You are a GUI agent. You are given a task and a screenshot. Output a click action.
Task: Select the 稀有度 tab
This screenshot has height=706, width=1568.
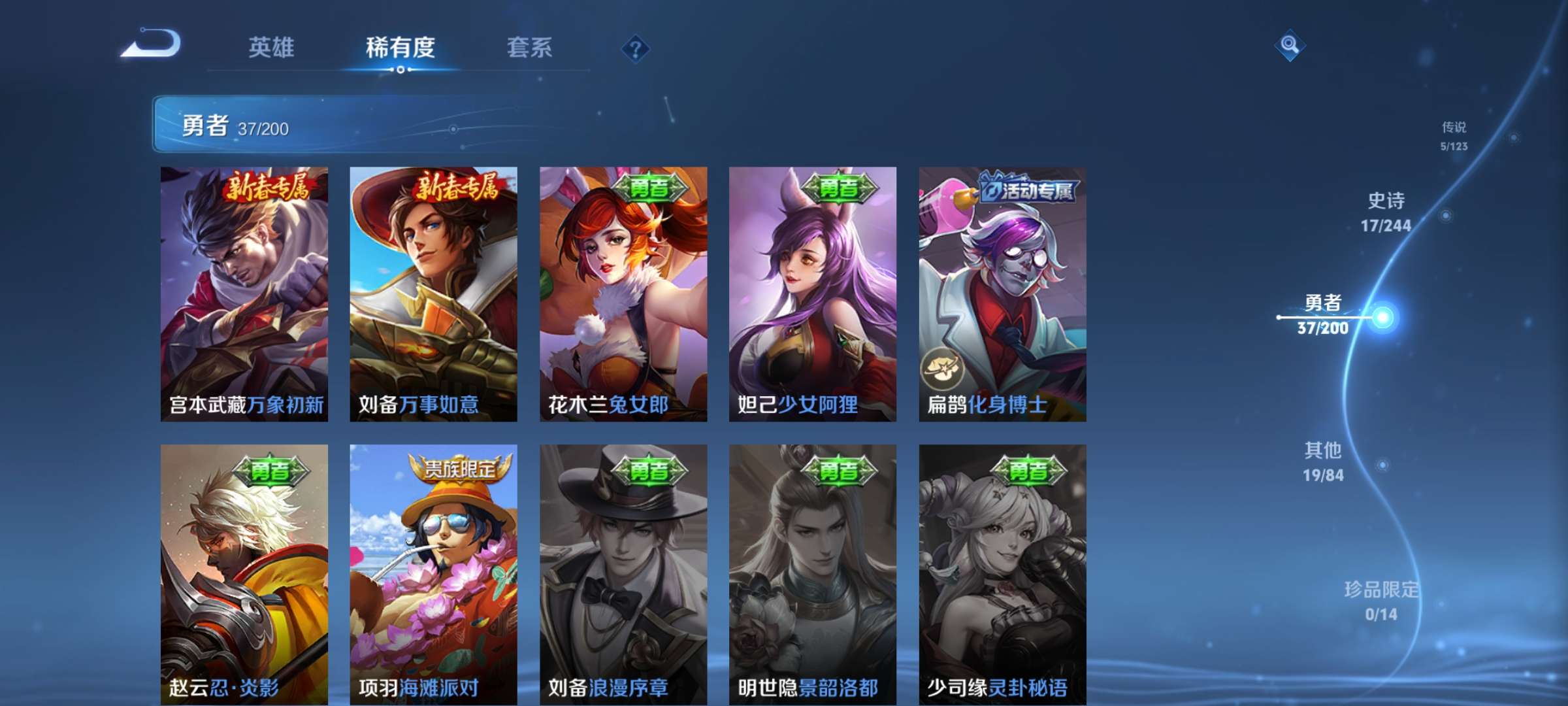400,48
